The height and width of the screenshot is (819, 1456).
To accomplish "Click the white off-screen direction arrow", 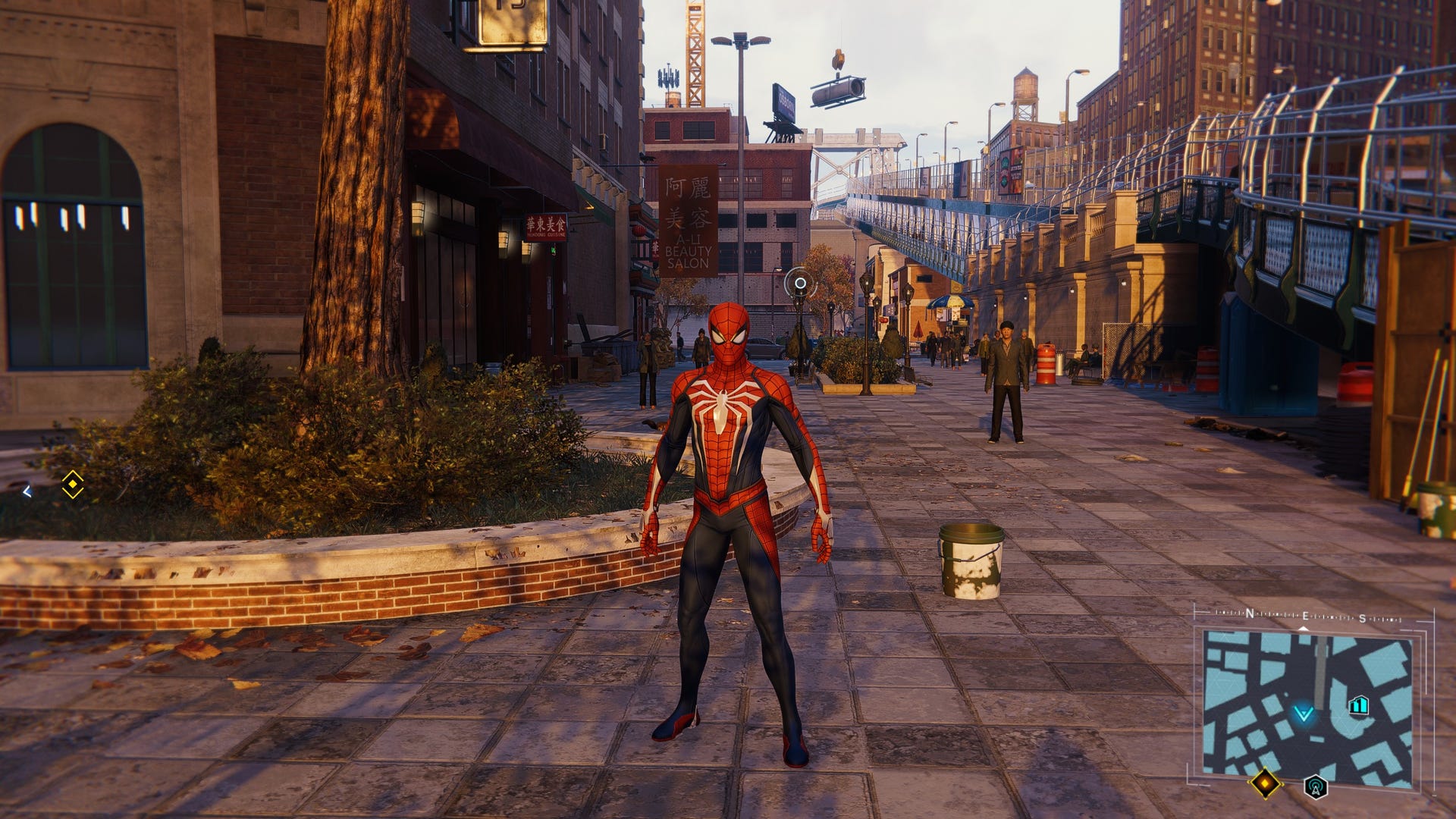I will tap(27, 491).
